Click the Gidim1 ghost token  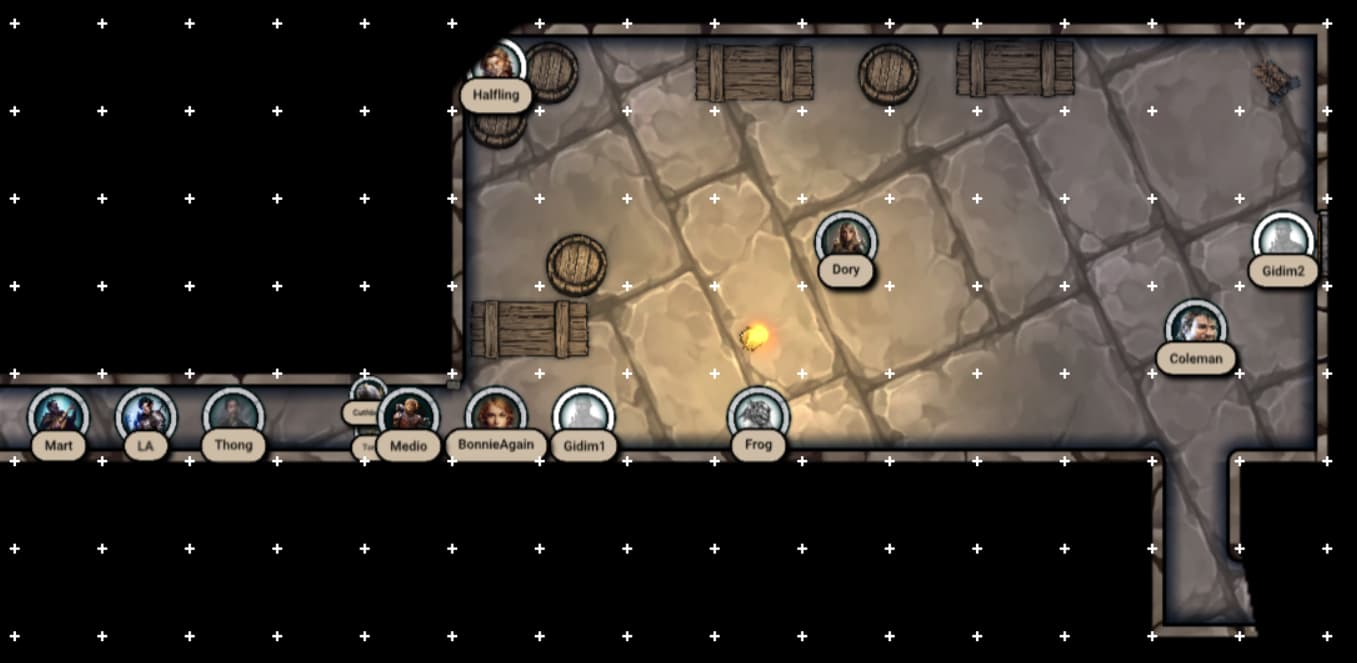coord(583,415)
